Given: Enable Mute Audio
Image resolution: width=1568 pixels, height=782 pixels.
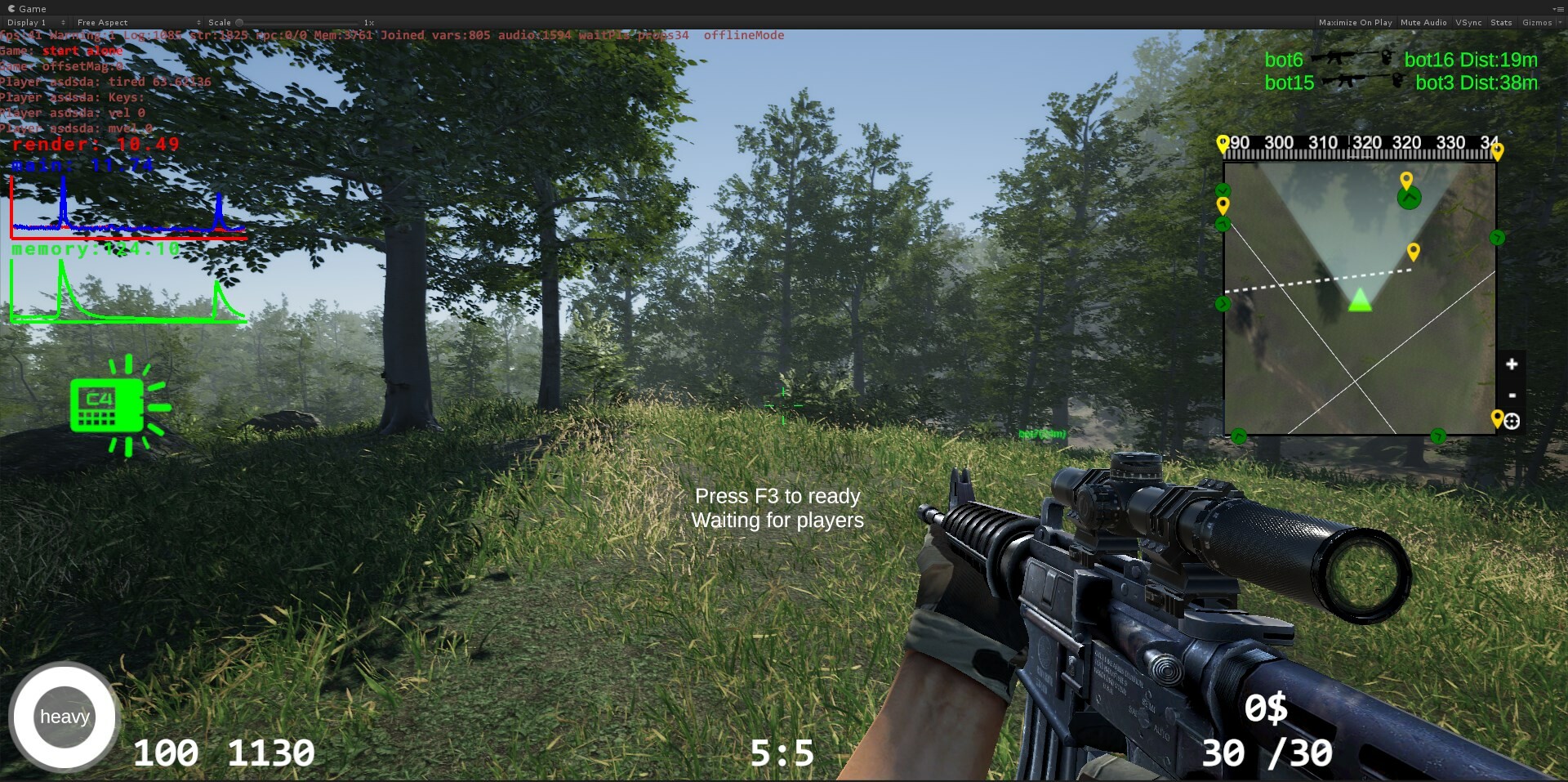Looking at the screenshot, I should pyautogui.click(x=1423, y=22).
